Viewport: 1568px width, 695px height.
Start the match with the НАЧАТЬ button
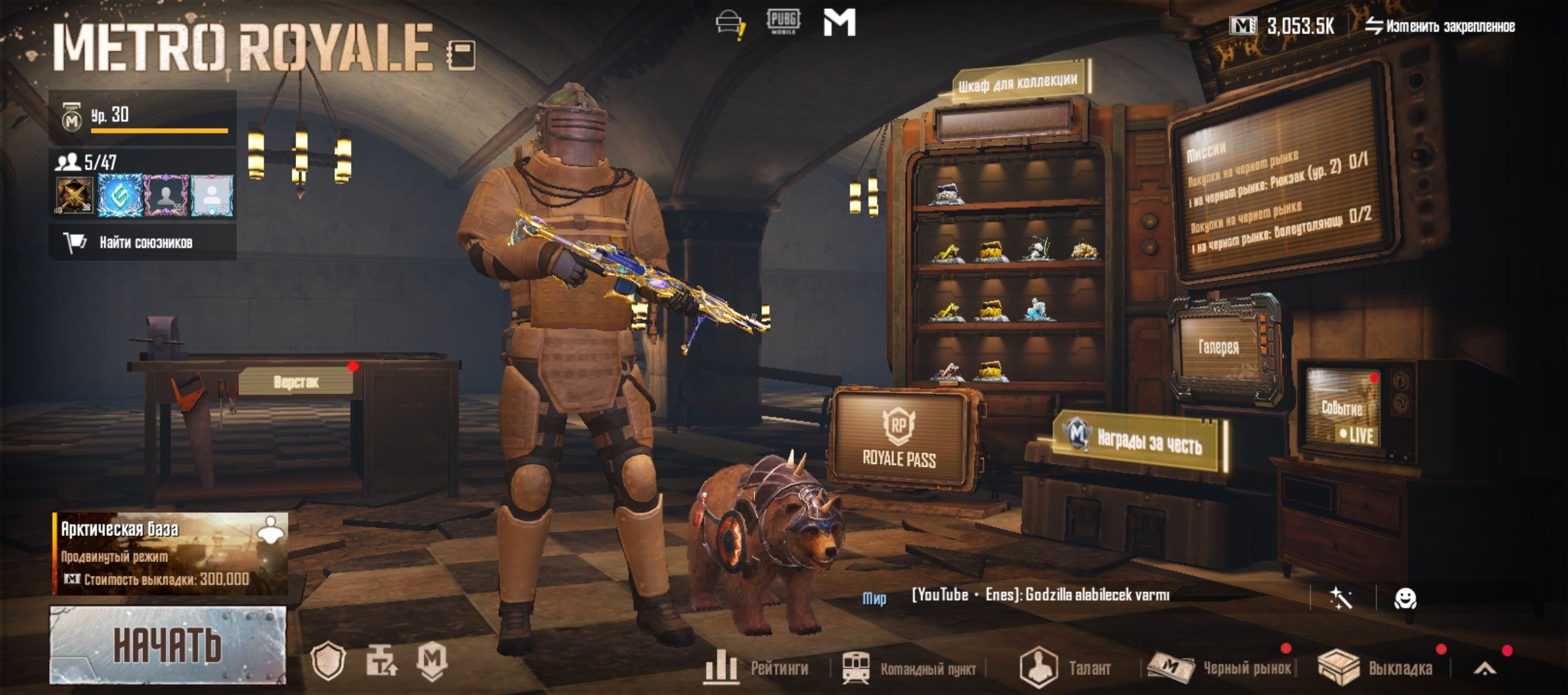point(167,645)
